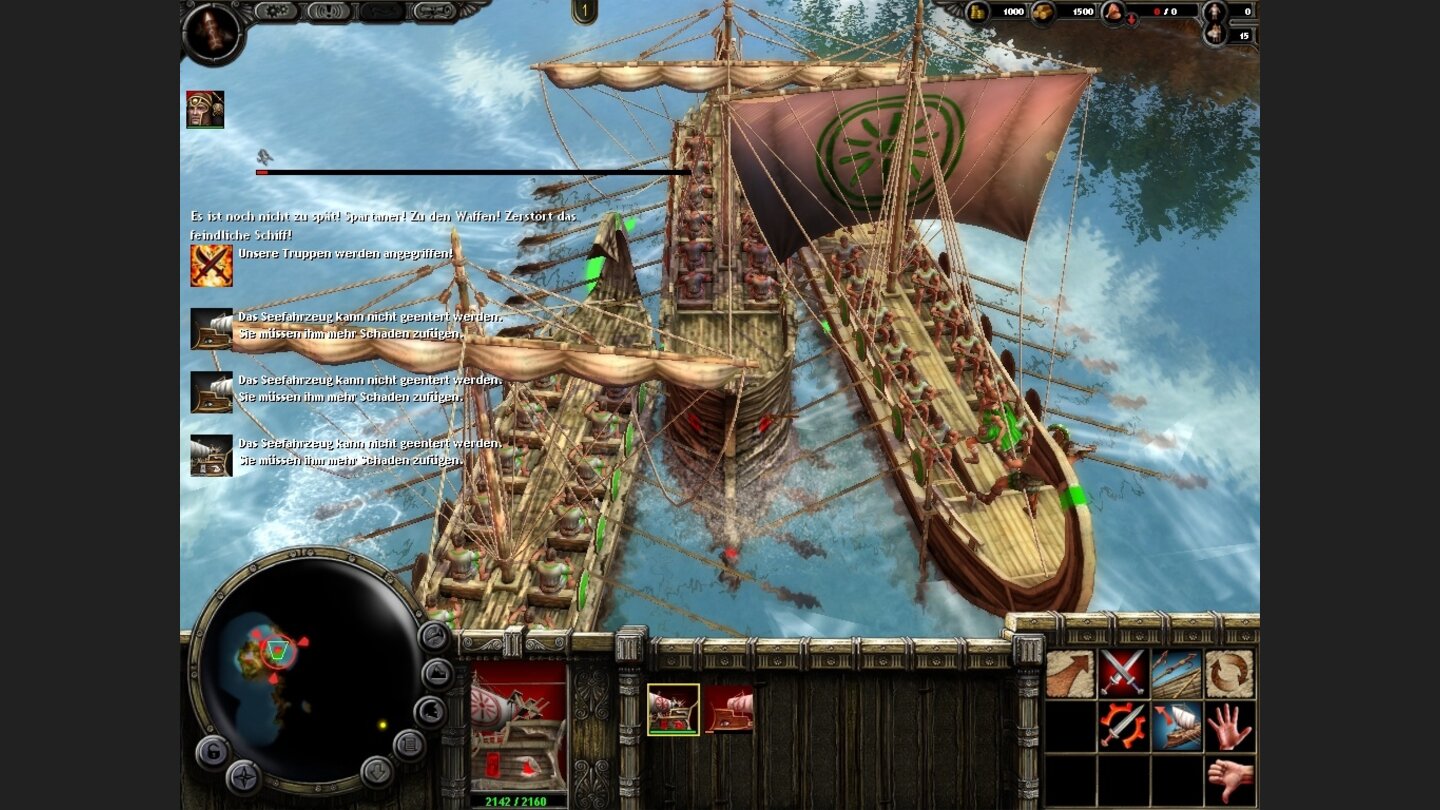Order ship retreat with the red arrow ship icon
Viewport: 1440px width, 810px height.
1176,727
